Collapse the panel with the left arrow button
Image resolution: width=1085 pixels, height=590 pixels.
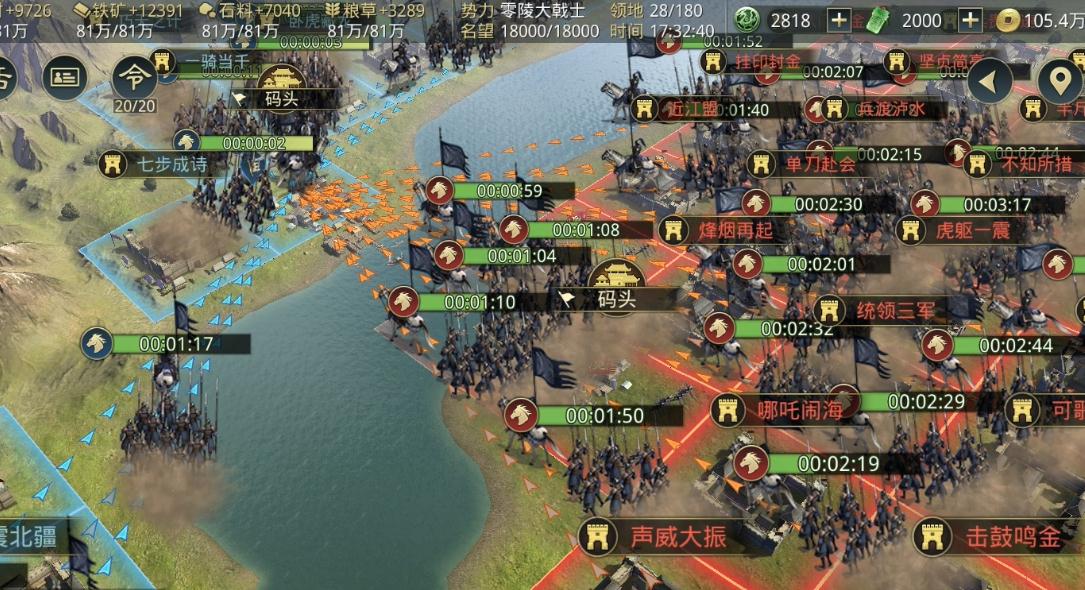(x=990, y=80)
